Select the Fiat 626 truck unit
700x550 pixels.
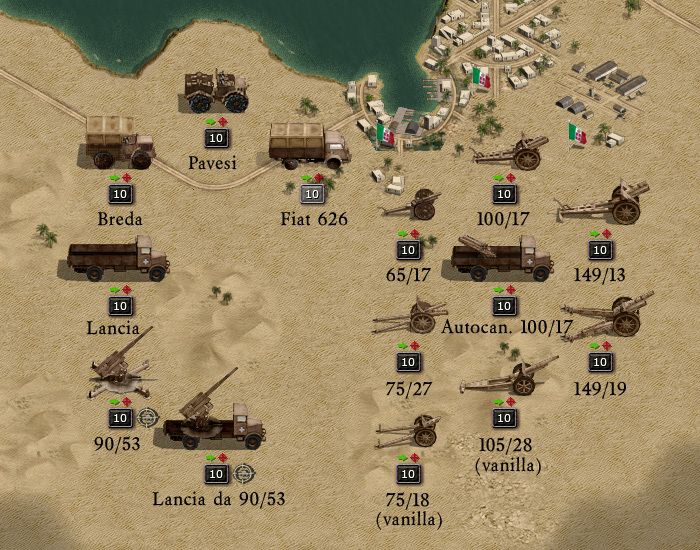click(308, 146)
